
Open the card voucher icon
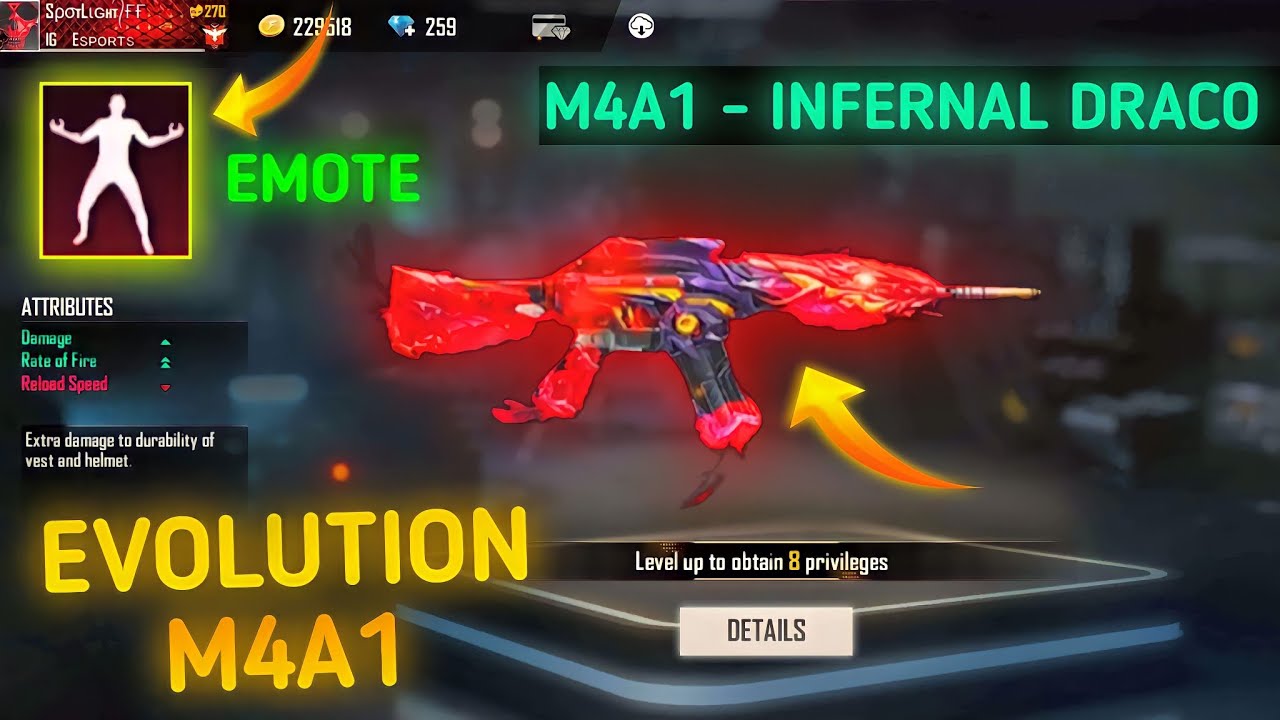(x=550, y=28)
